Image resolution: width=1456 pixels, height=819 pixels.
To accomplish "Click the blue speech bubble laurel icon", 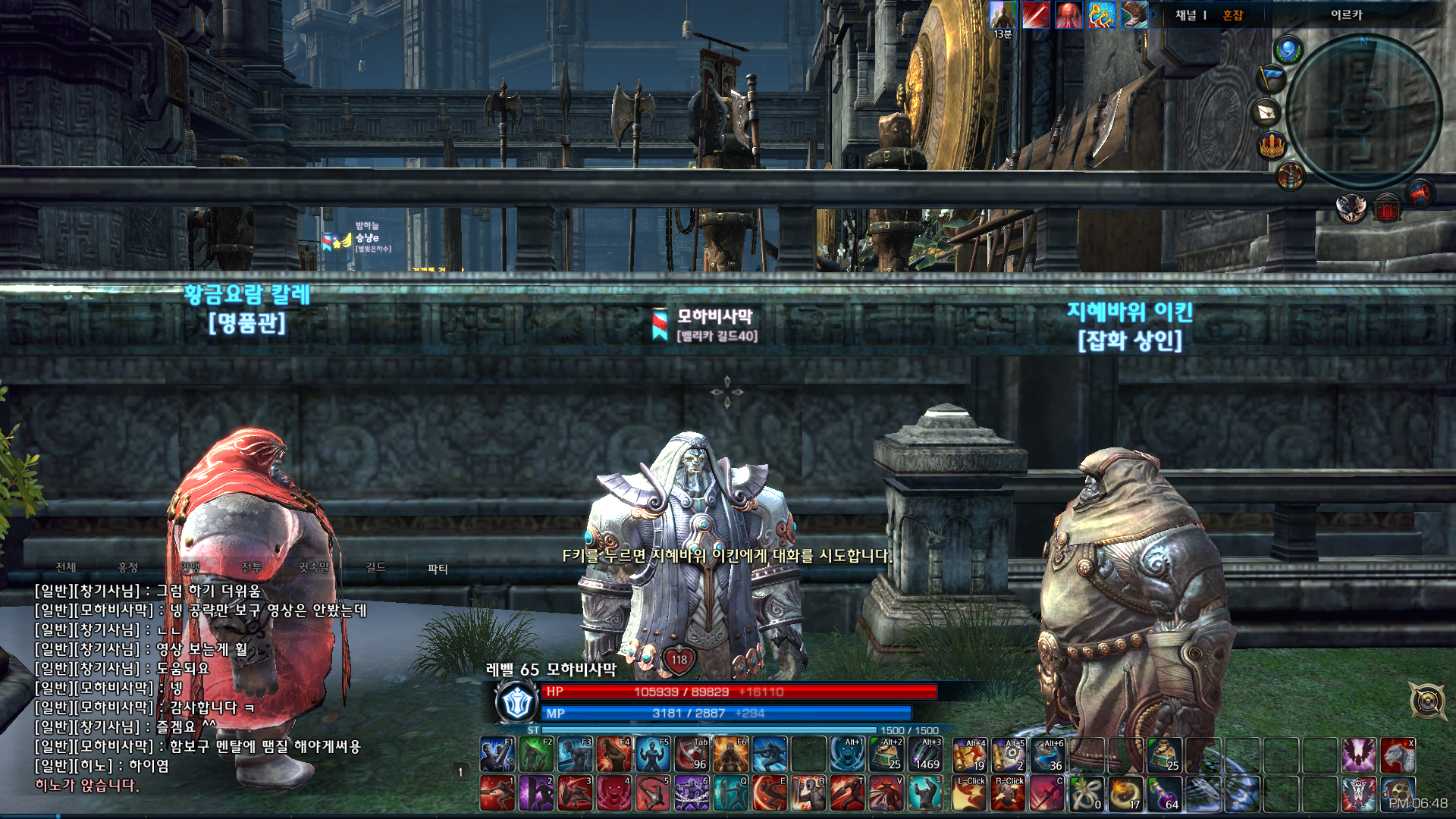I will click(x=1288, y=51).
